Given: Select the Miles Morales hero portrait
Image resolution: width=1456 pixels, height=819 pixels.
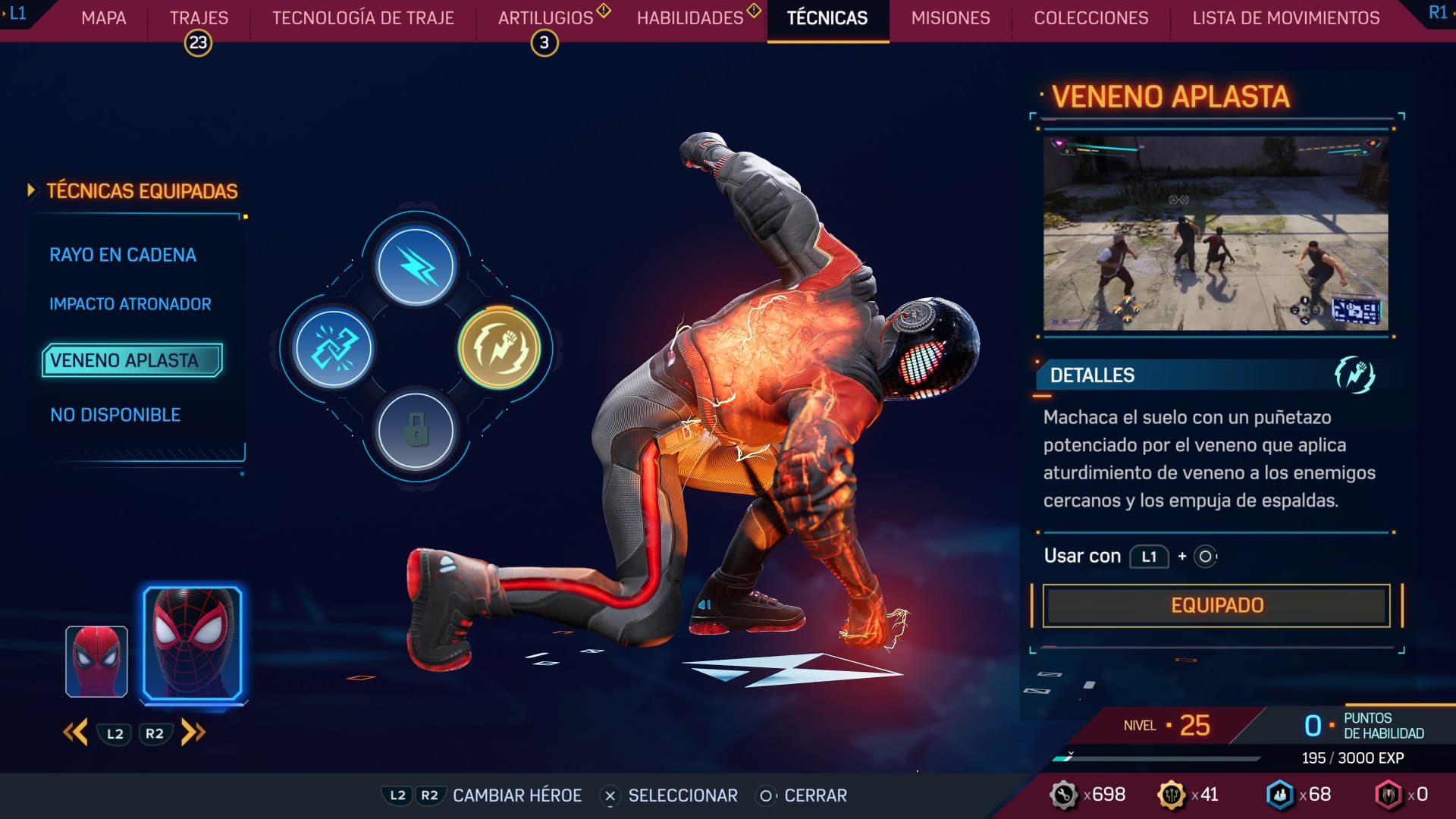Looking at the screenshot, I should [x=193, y=643].
